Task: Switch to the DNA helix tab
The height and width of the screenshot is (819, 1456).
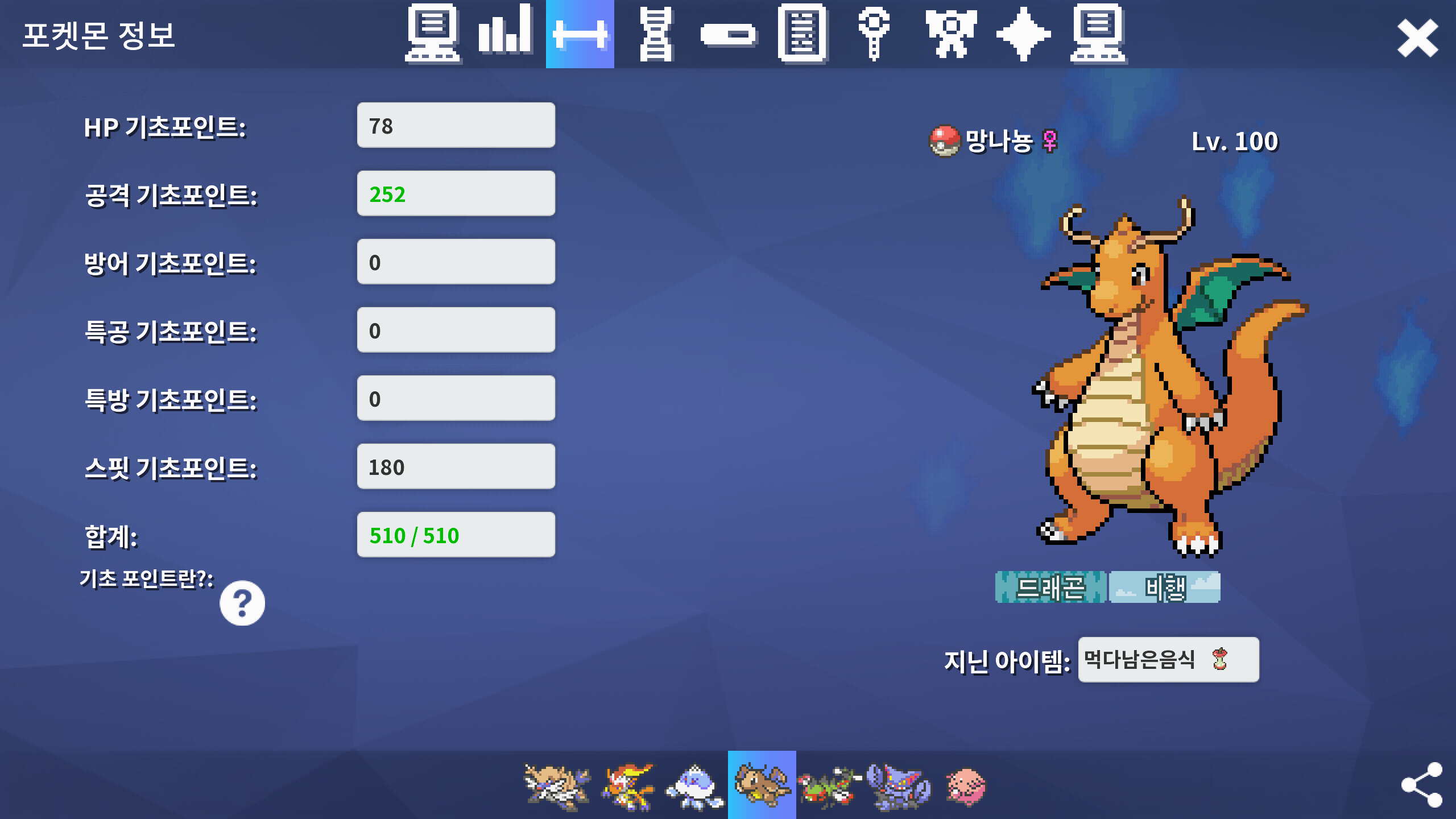Action: [655, 34]
